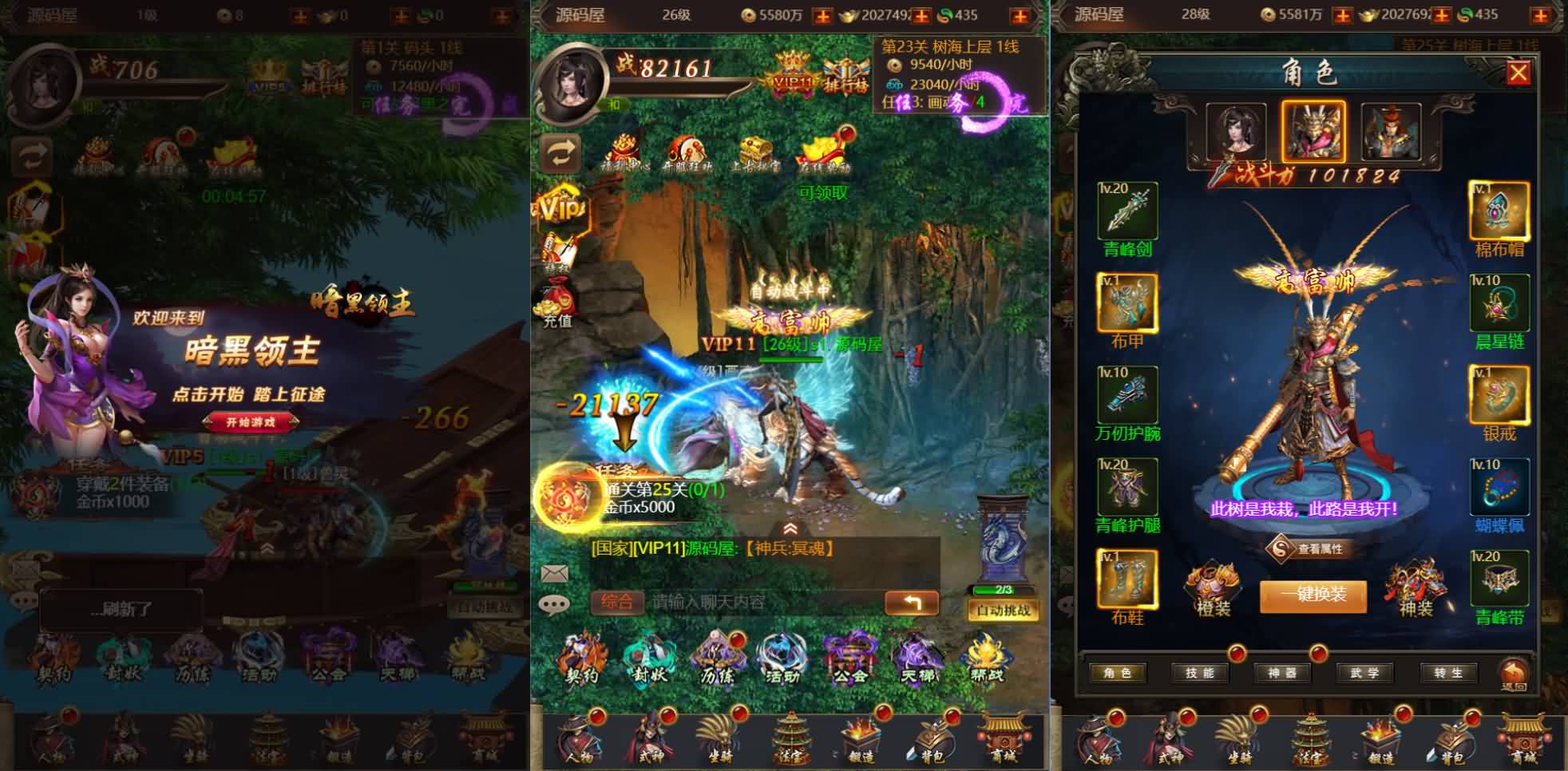Switch to the 神器 artifact tab
Image resolution: width=1568 pixels, height=771 pixels.
[1285, 673]
